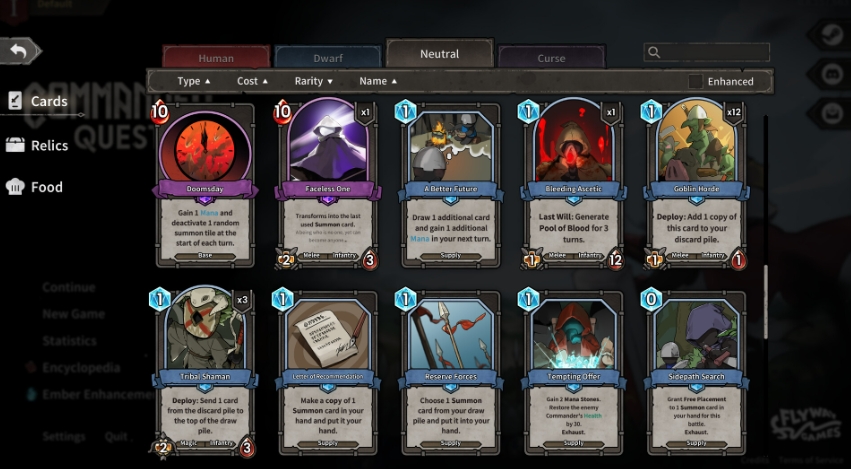Viewport: 851px width, 469px height.
Task: Sort cards by Type
Action: [194, 81]
